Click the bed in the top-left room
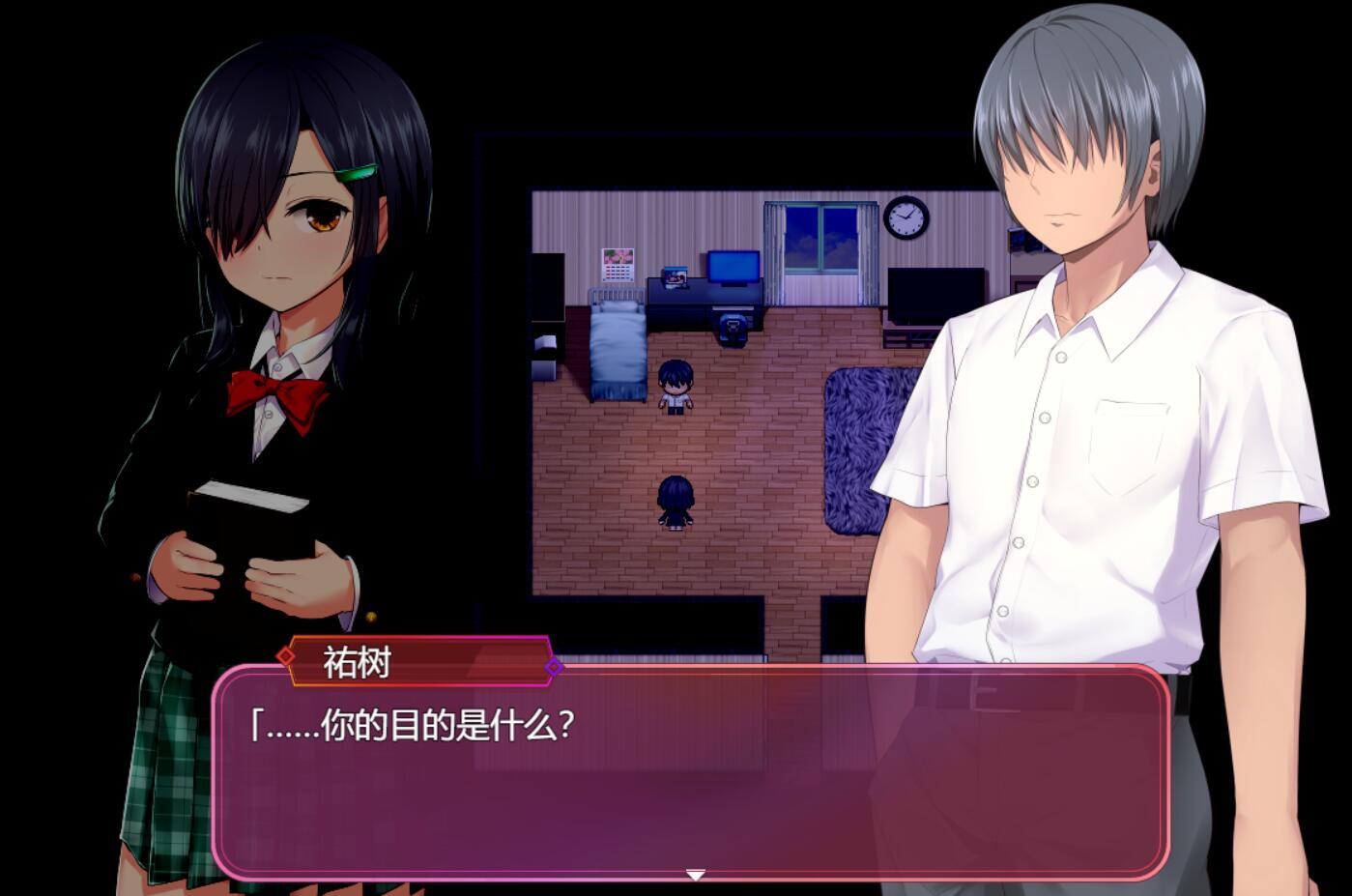This screenshot has width=1352, height=896. (616, 348)
